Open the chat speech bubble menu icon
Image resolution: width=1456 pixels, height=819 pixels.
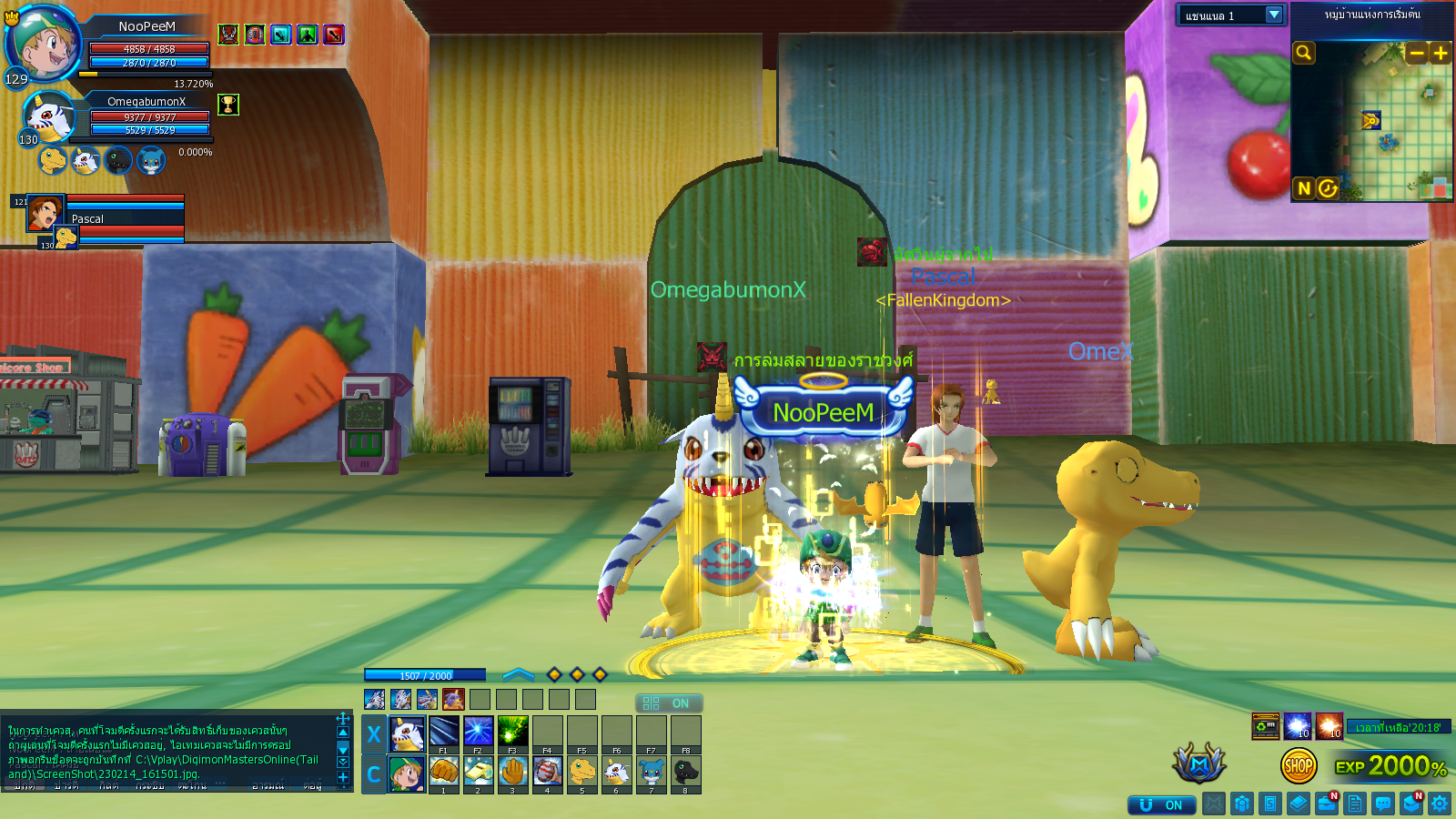click(x=1383, y=804)
